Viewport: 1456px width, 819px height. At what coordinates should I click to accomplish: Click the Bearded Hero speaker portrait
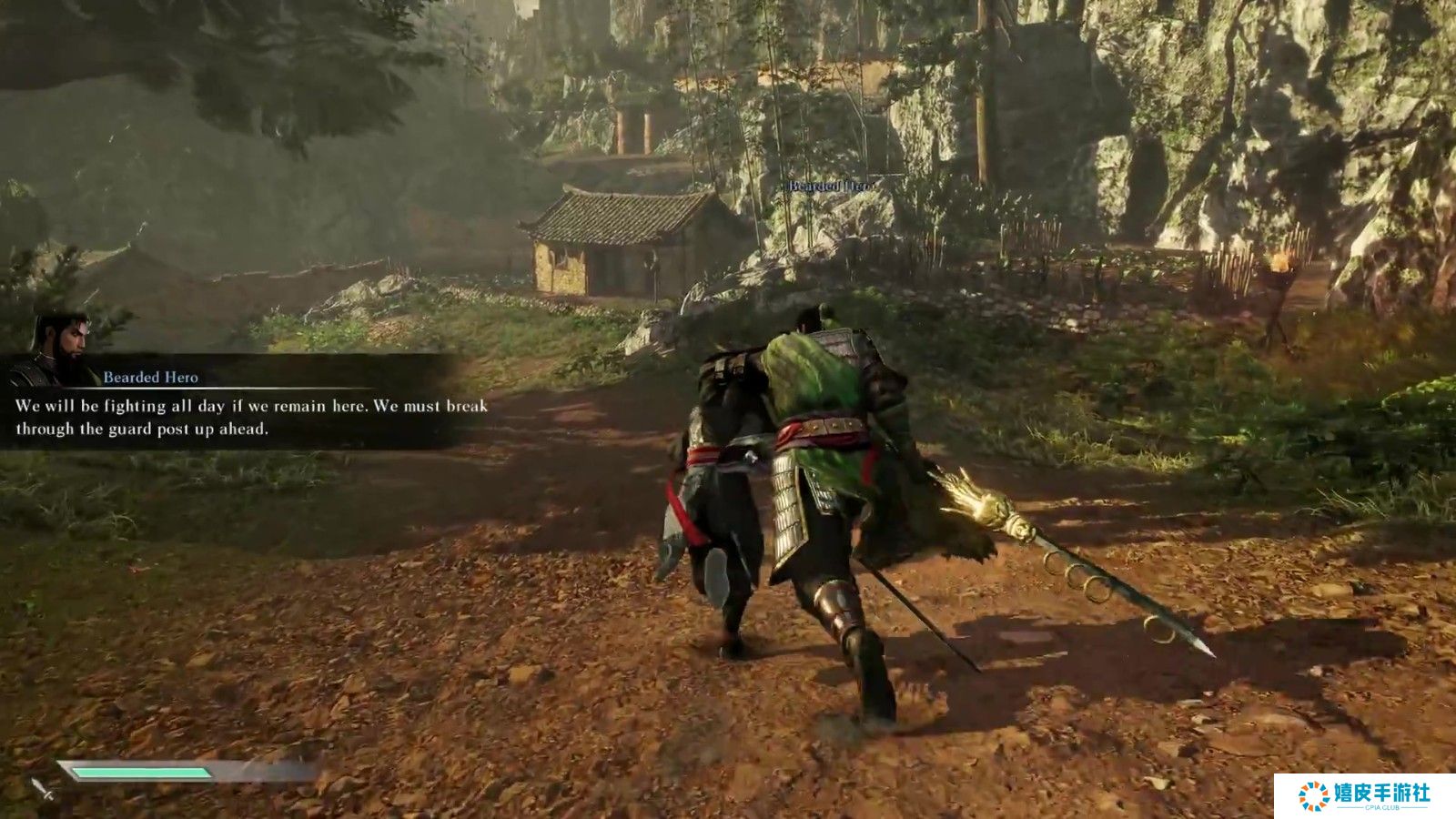click(60, 349)
